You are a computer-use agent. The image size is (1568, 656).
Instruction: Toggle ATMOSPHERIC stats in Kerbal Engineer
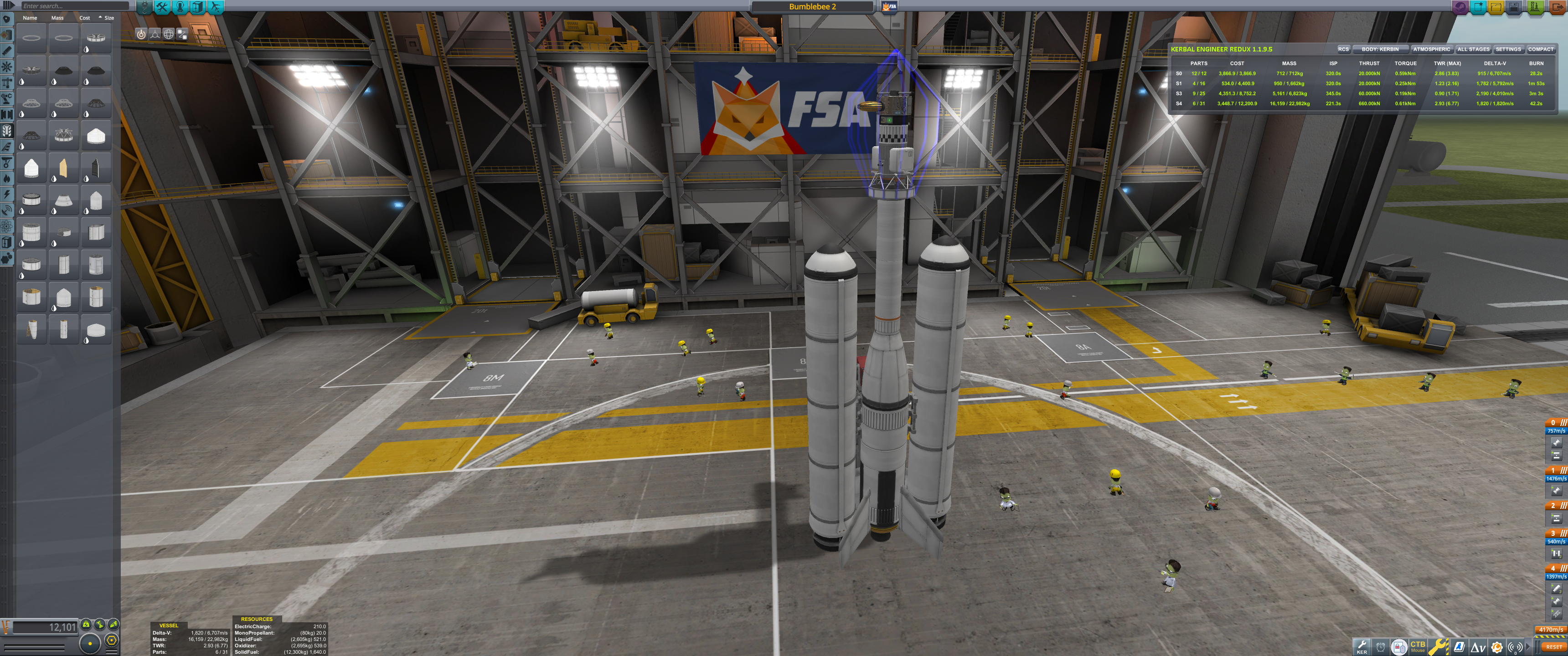click(1431, 49)
